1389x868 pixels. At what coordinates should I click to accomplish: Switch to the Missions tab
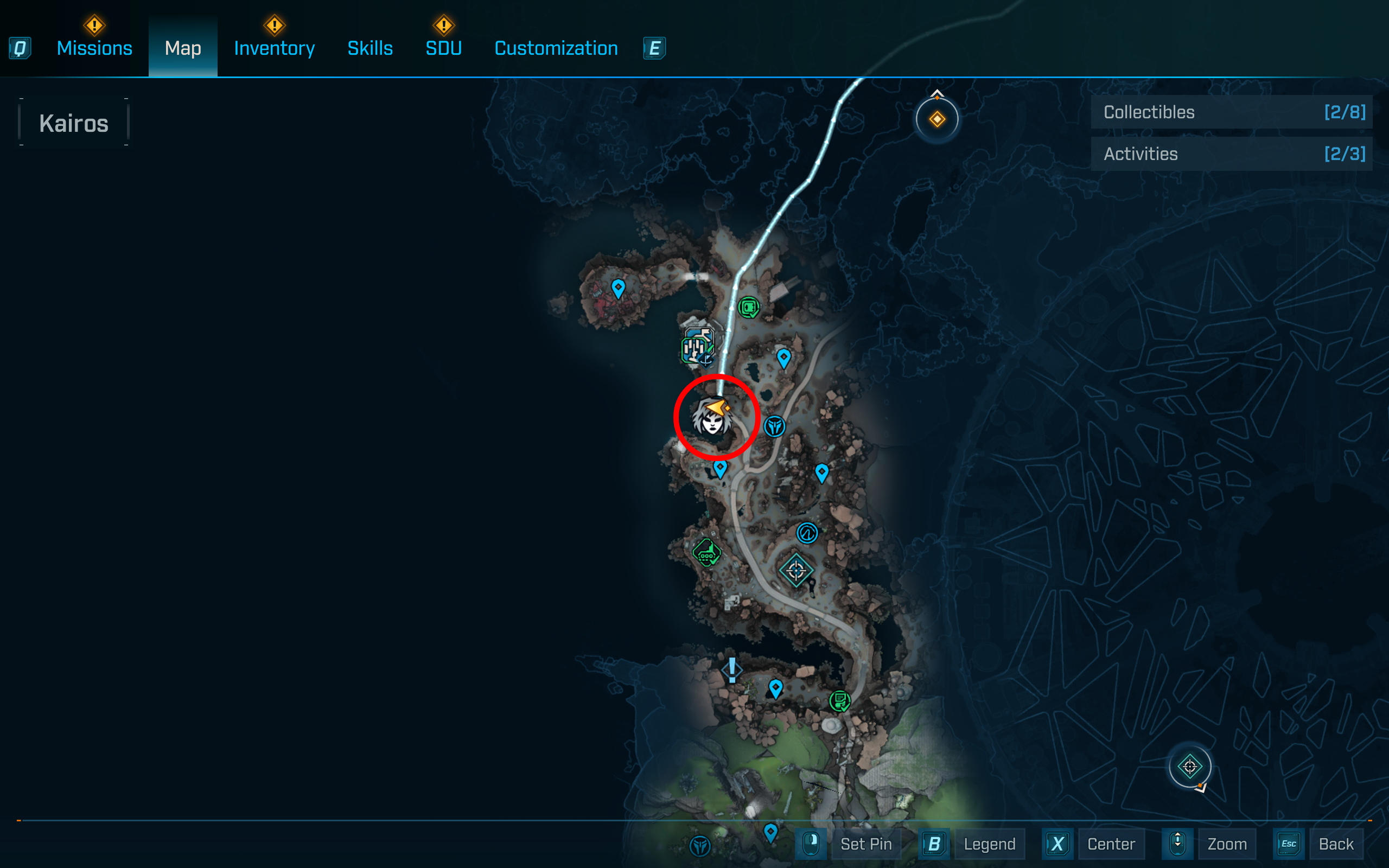93,48
